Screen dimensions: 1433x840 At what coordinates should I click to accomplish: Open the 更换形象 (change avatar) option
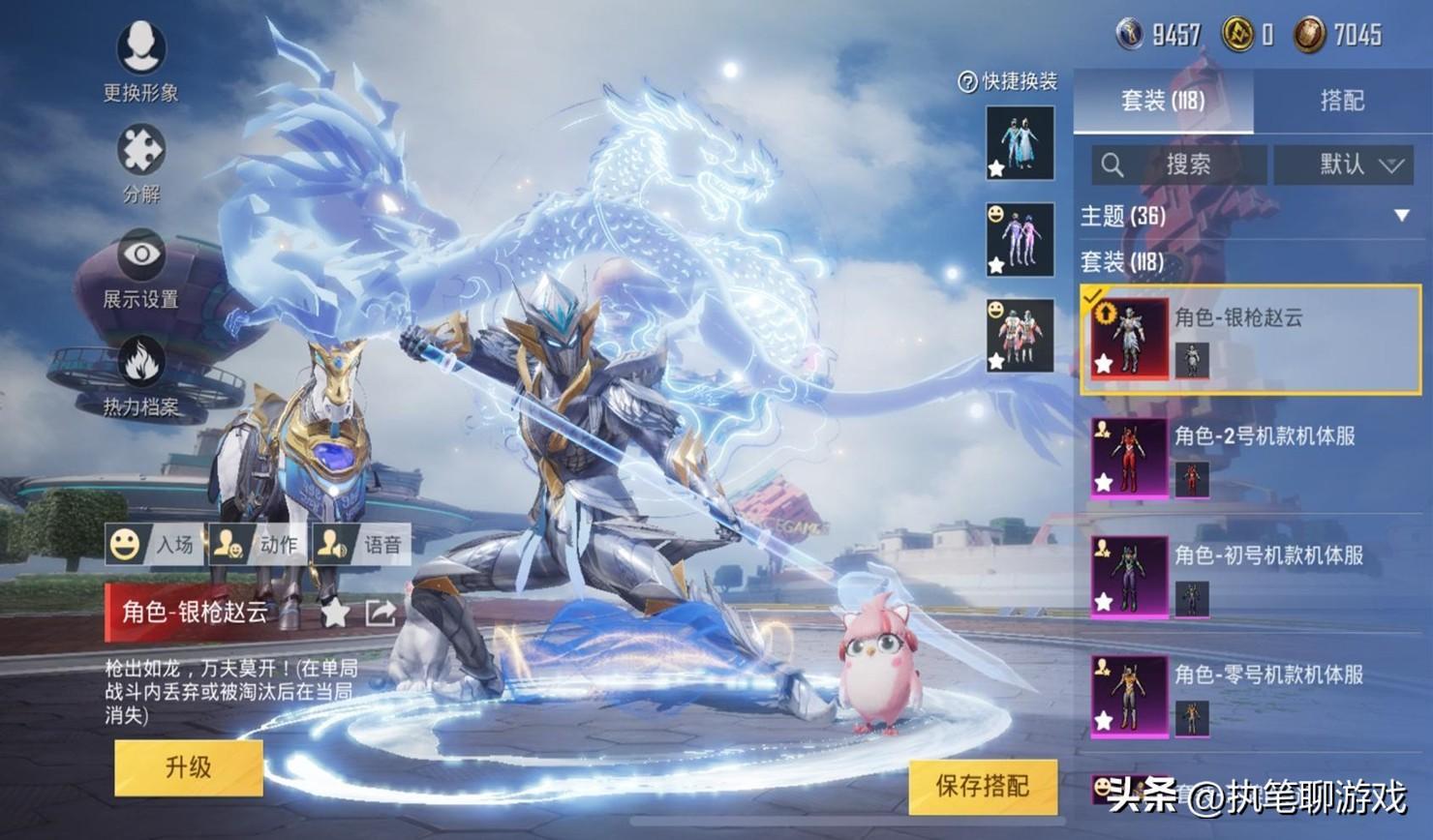141,60
